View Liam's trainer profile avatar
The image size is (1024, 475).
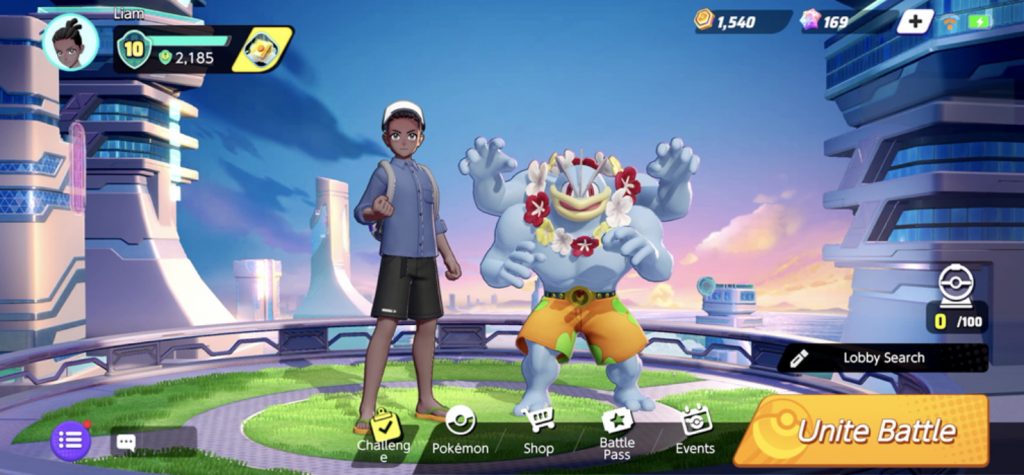(72, 43)
